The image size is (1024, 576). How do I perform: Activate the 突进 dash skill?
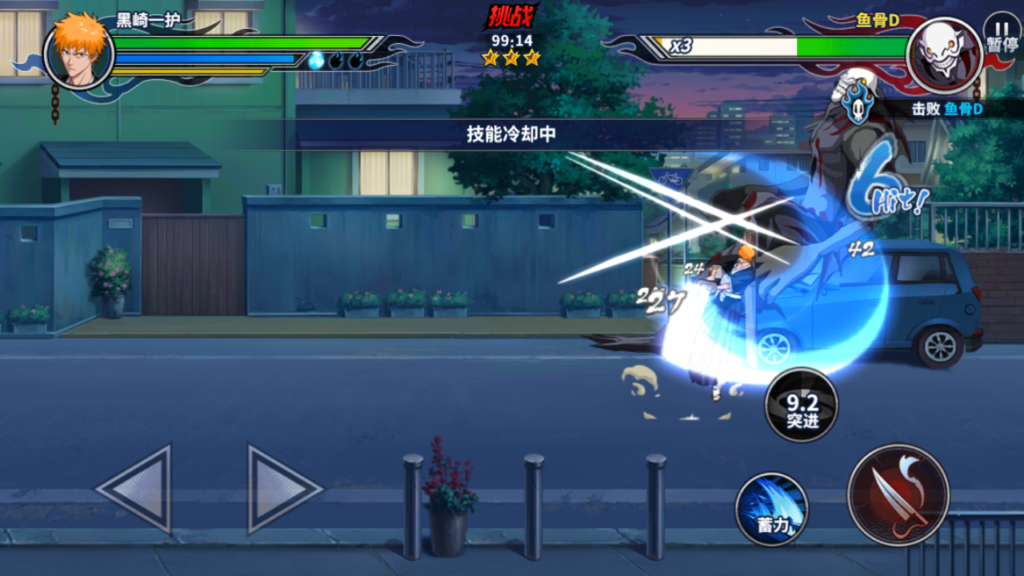pos(801,405)
